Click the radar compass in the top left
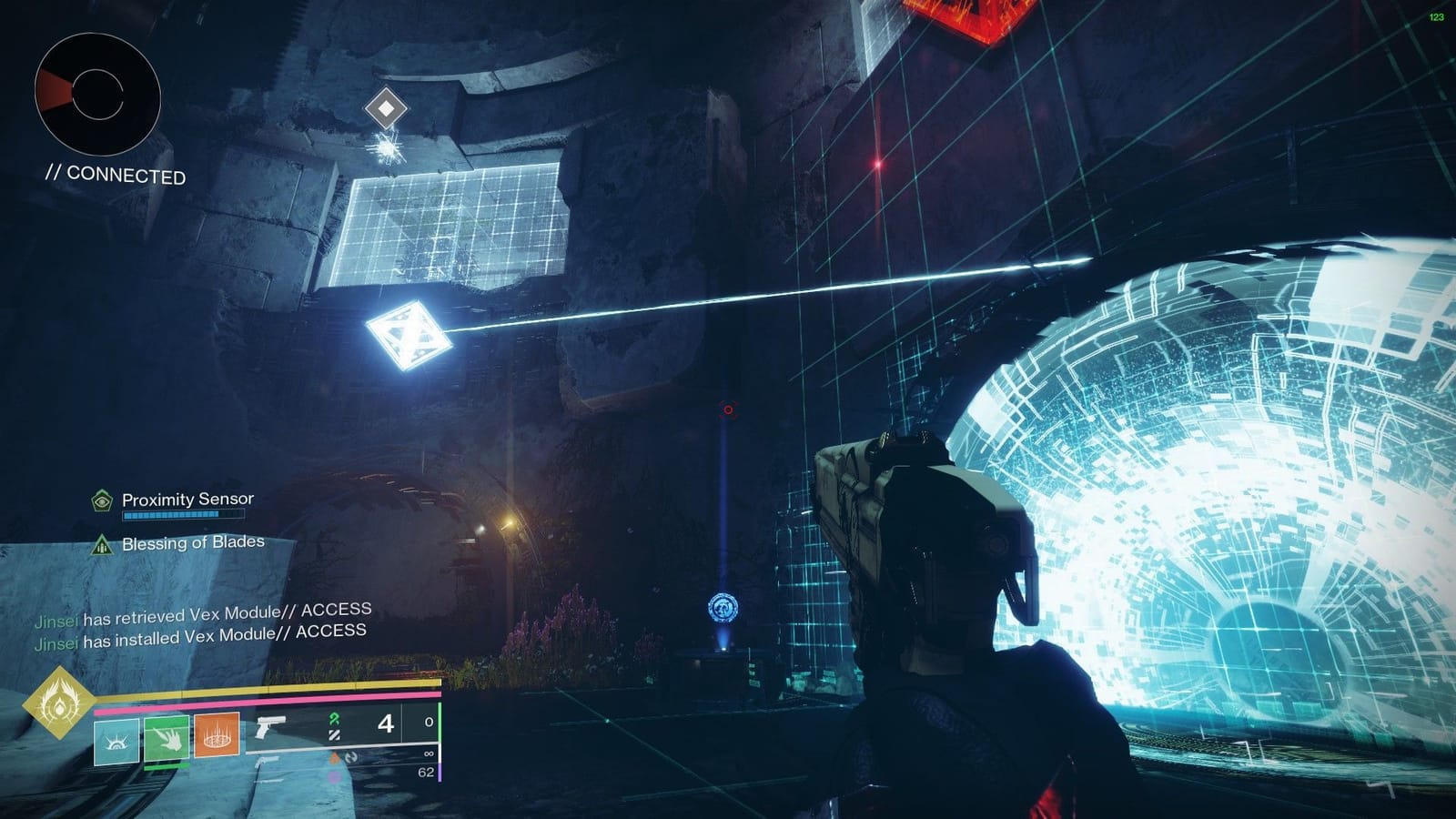The image size is (1456, 819). (96, 91)
